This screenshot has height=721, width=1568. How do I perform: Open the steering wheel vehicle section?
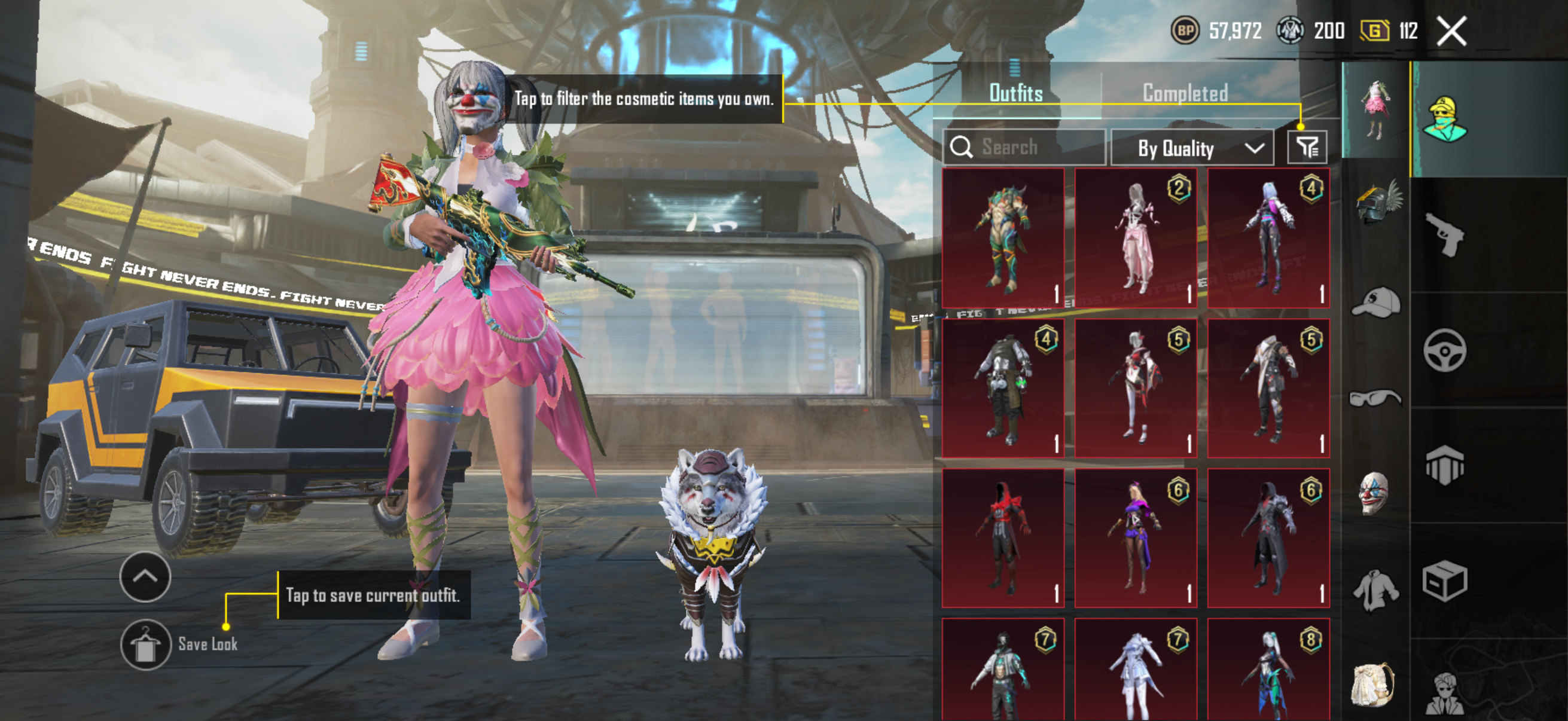(x=1445, y=350)
